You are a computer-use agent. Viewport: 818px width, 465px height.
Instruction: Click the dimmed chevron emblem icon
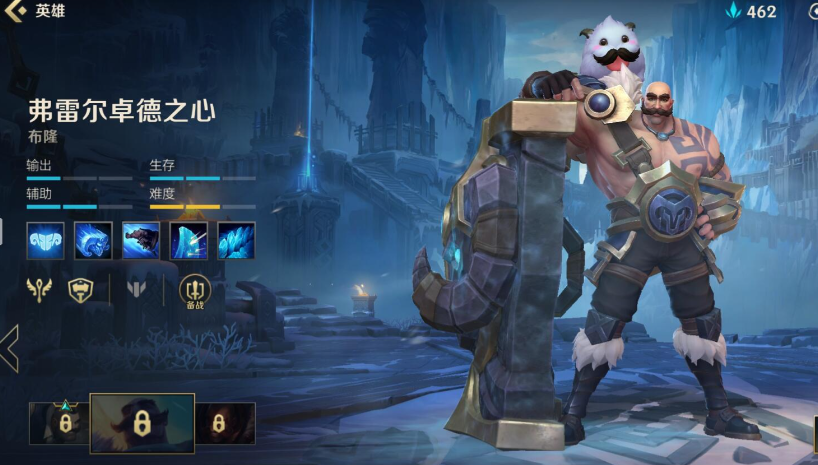click(137, 291)
